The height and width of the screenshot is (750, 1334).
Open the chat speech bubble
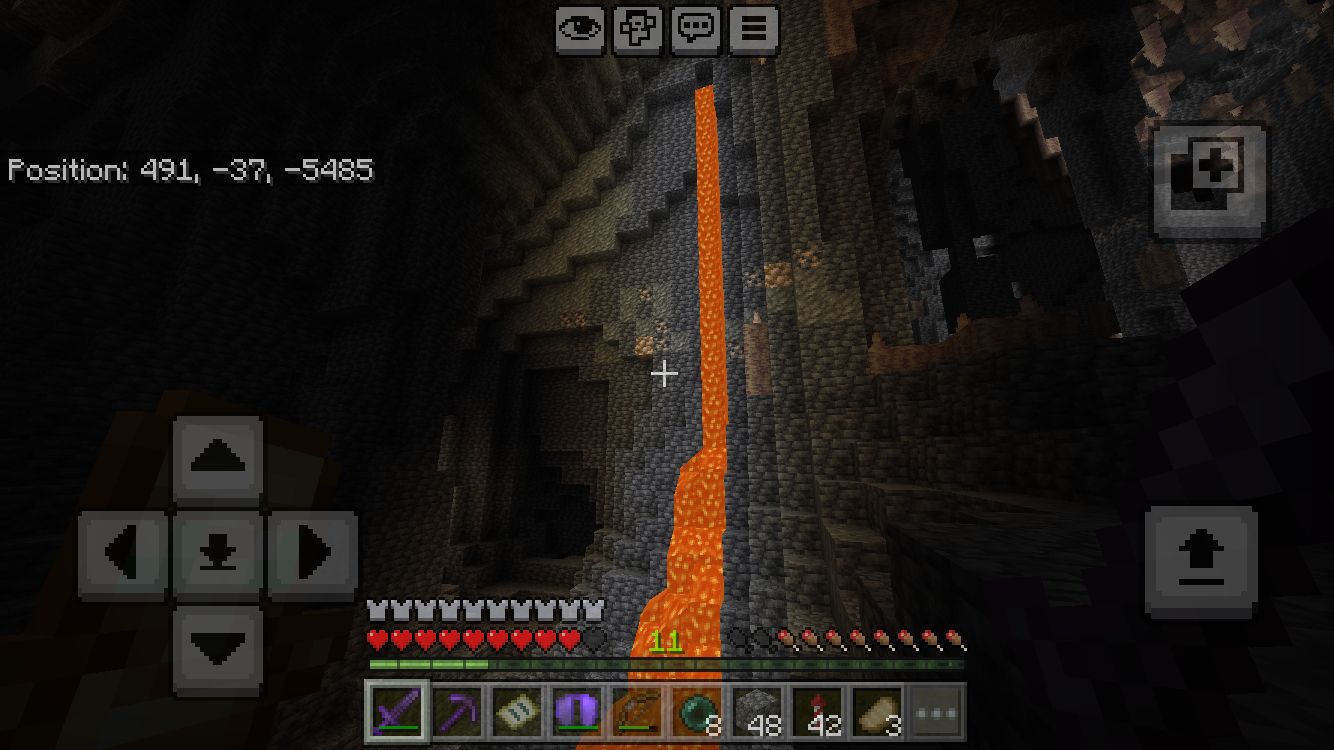click(x=697, y=30)
